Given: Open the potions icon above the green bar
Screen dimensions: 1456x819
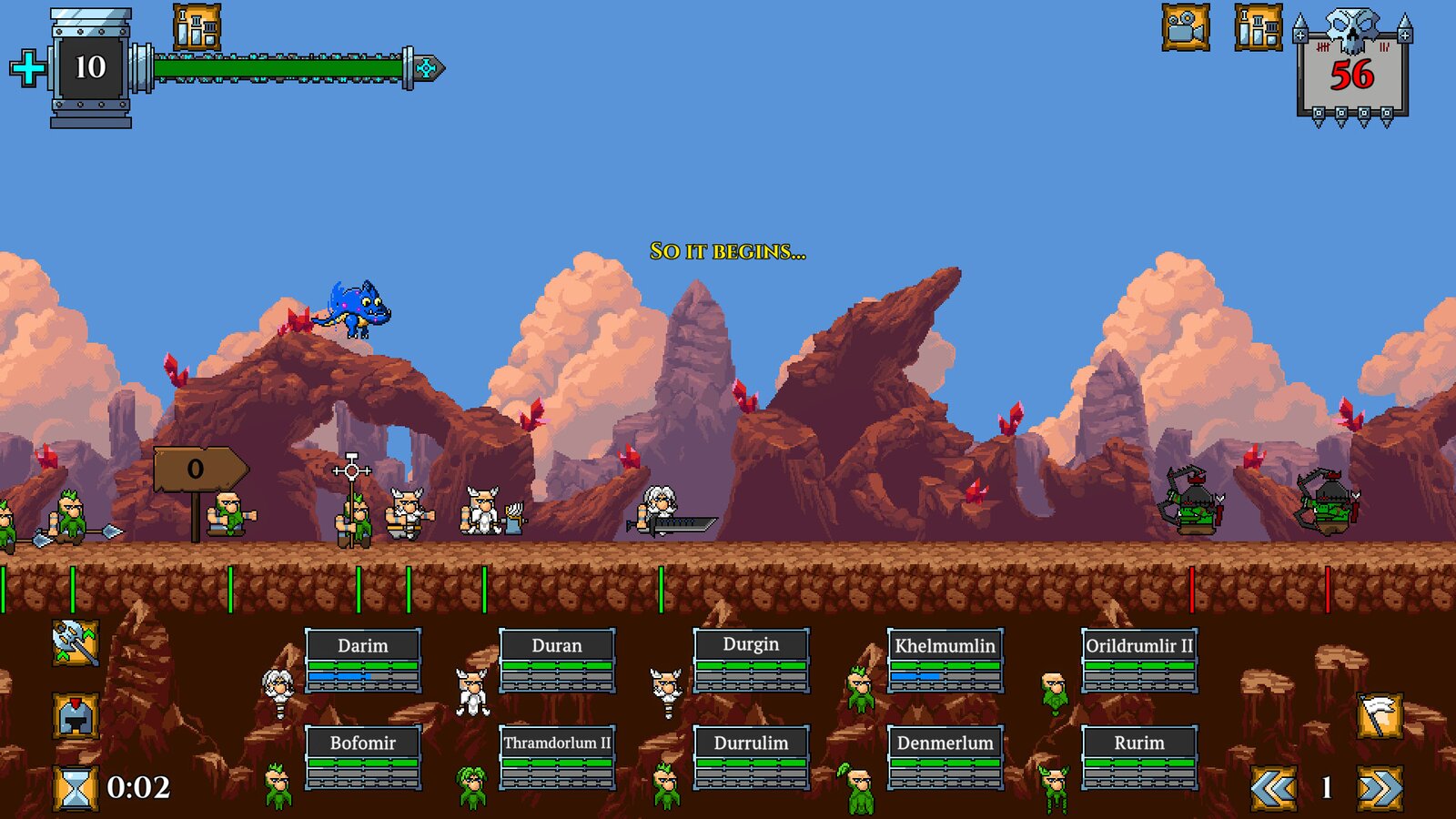Looking at the screenshot, I should (x=197, y=27).
